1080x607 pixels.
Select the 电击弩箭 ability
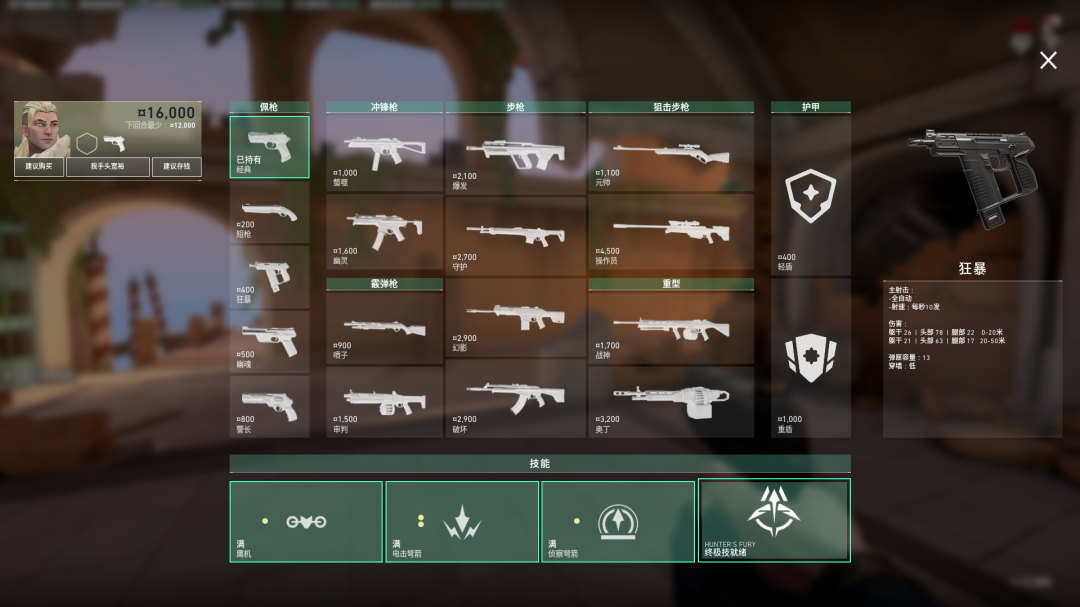pyautogui.click(x=462, y=521)
